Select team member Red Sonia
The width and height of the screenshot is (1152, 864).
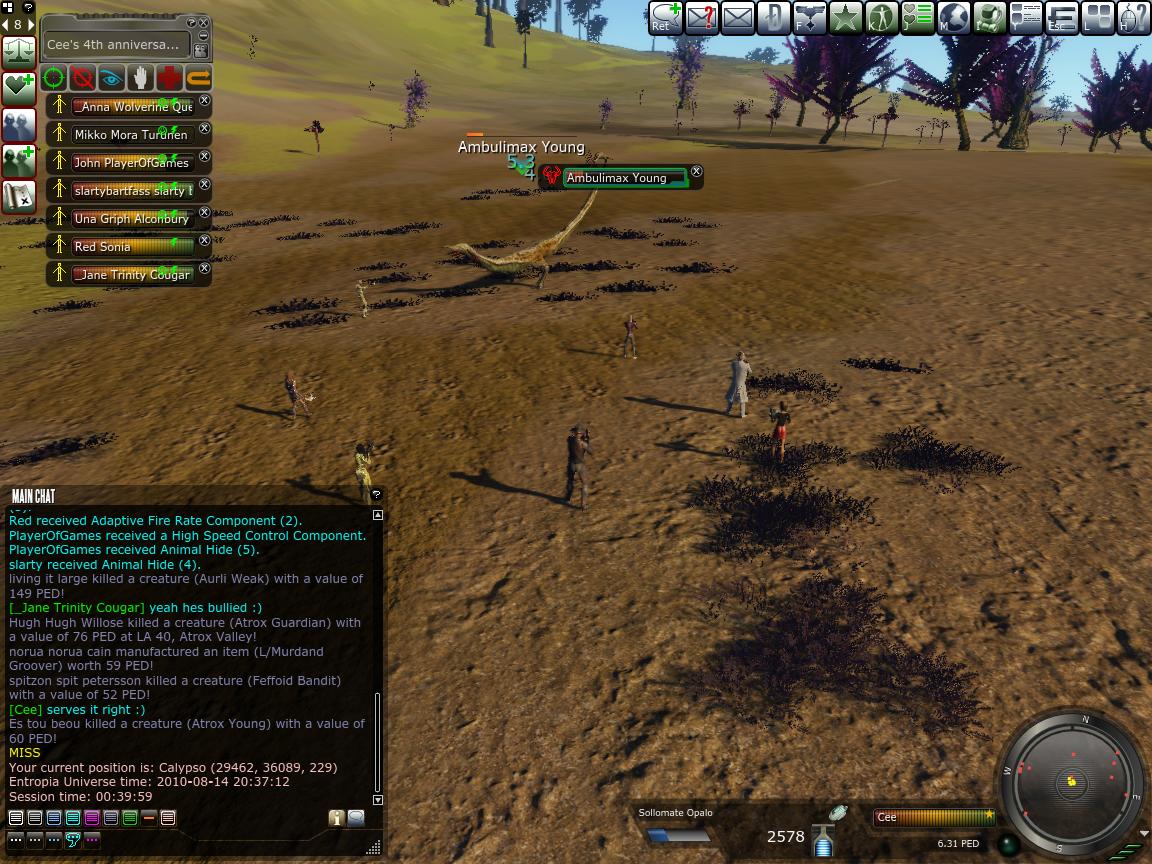(x=130, y=246)
